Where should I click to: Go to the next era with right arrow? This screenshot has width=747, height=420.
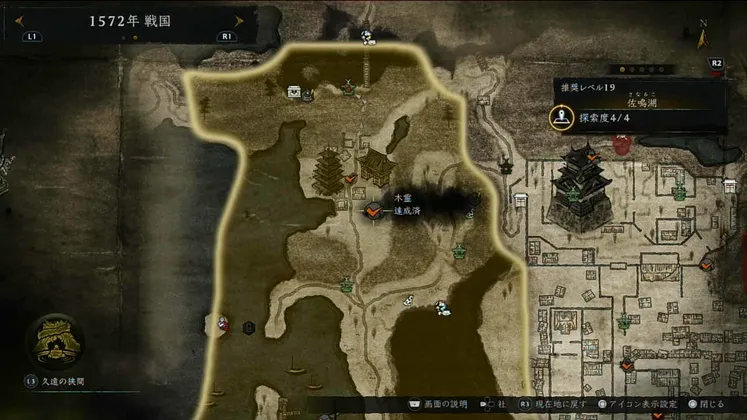coord(238,20)
